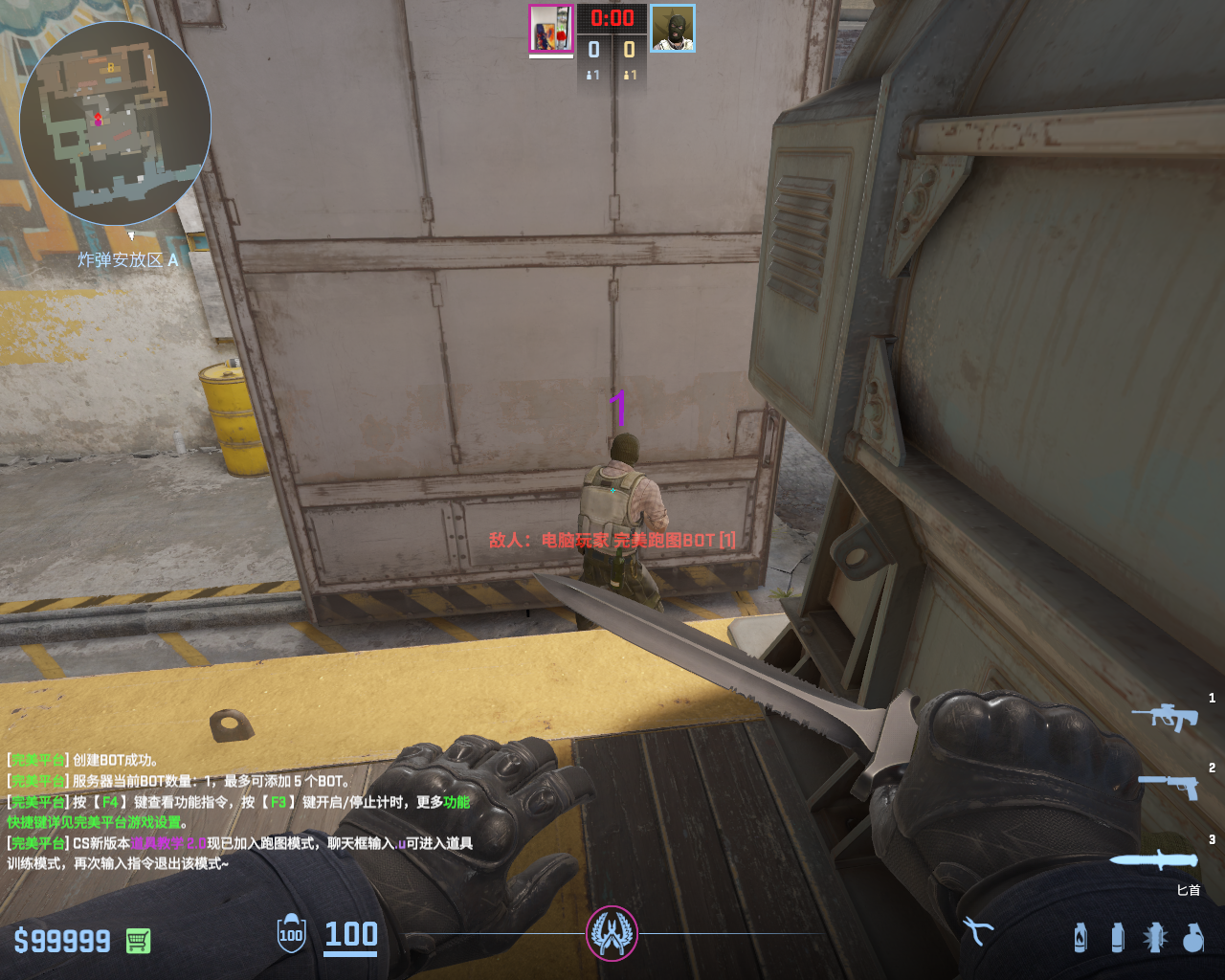Choose the plain canister grenade icon
The image size is (1225, 980).
pyautogui.click(x=1117, y=937)
